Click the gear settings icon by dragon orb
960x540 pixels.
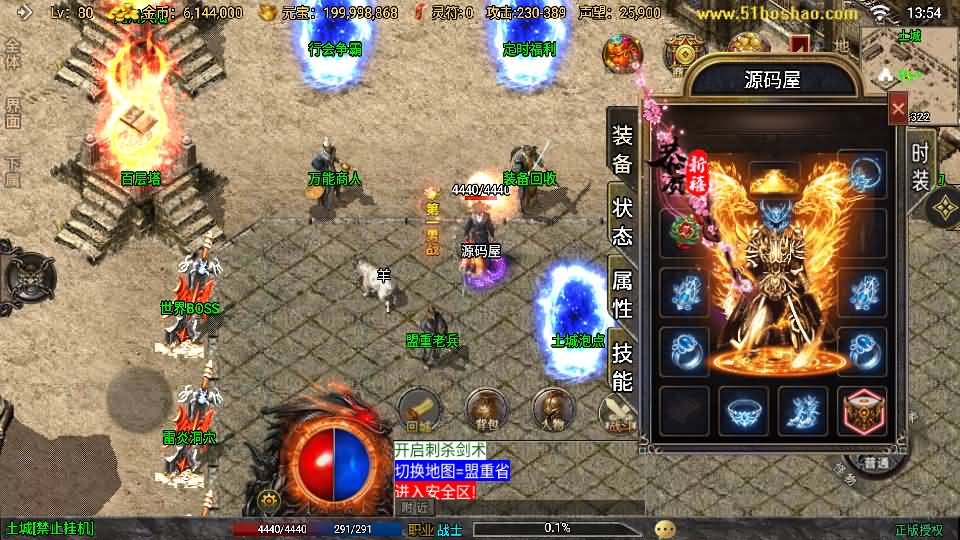click(269, 500)
